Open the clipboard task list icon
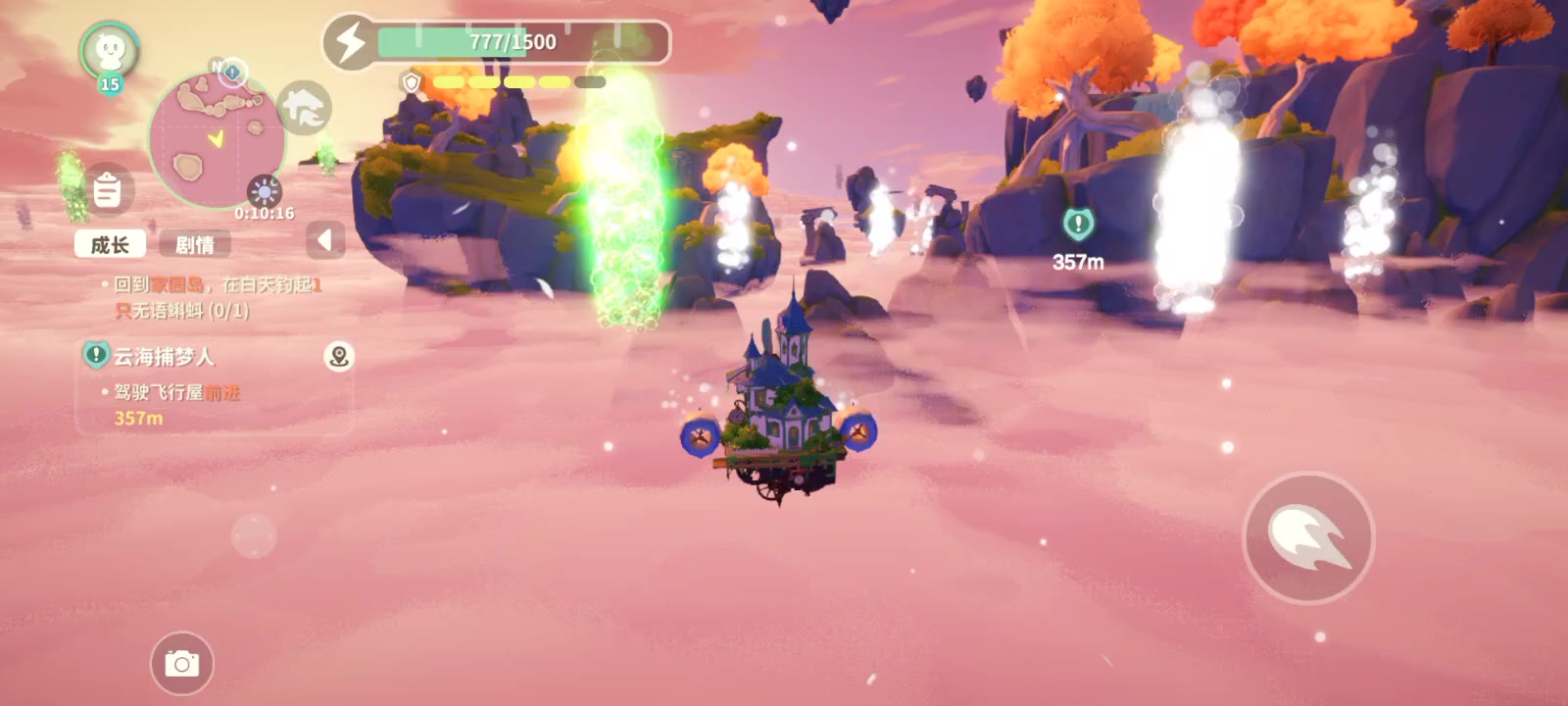1568x706 pixels. tap(107, 189)
